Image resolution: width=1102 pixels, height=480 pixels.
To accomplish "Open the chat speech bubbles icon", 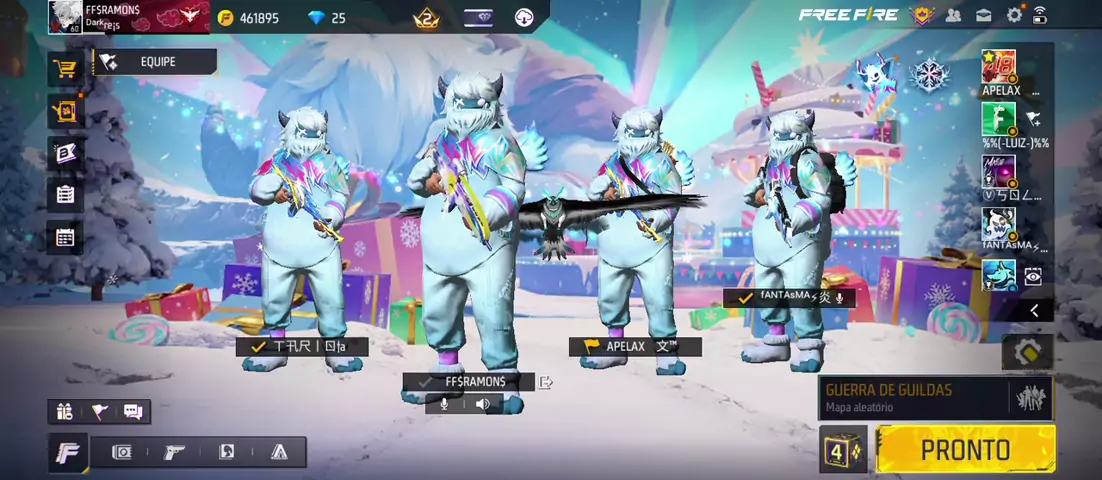I will [133, 411].
